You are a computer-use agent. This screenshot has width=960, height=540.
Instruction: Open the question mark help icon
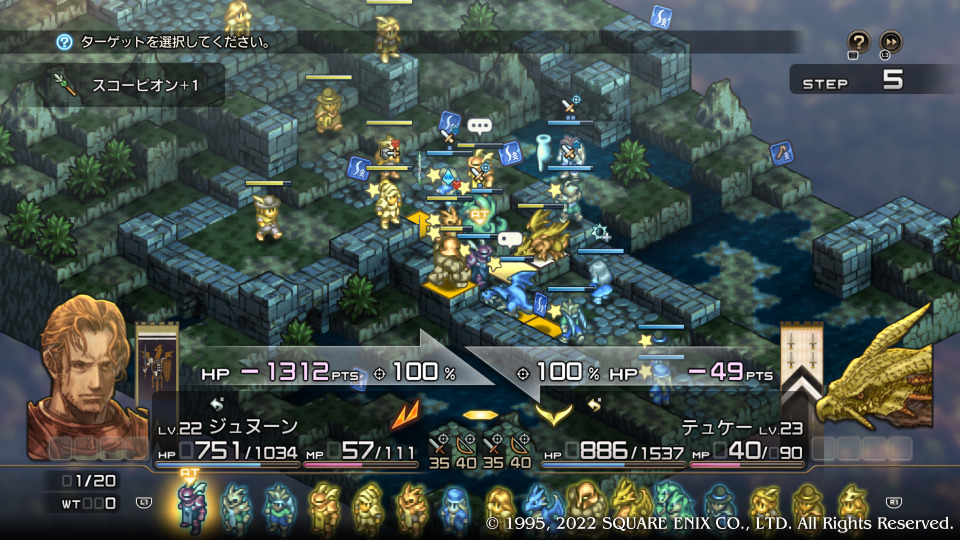coord(858,42)
